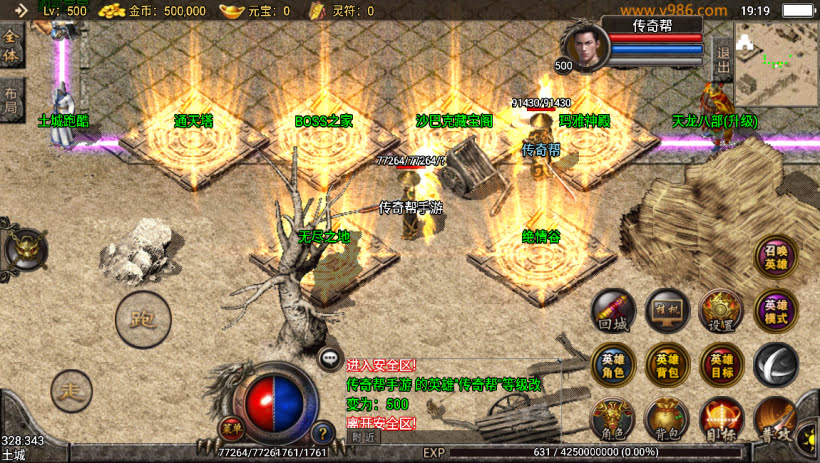Open the 设置 settings button
This screenshot has height=463, width=820.
click(x=719, y=311)
